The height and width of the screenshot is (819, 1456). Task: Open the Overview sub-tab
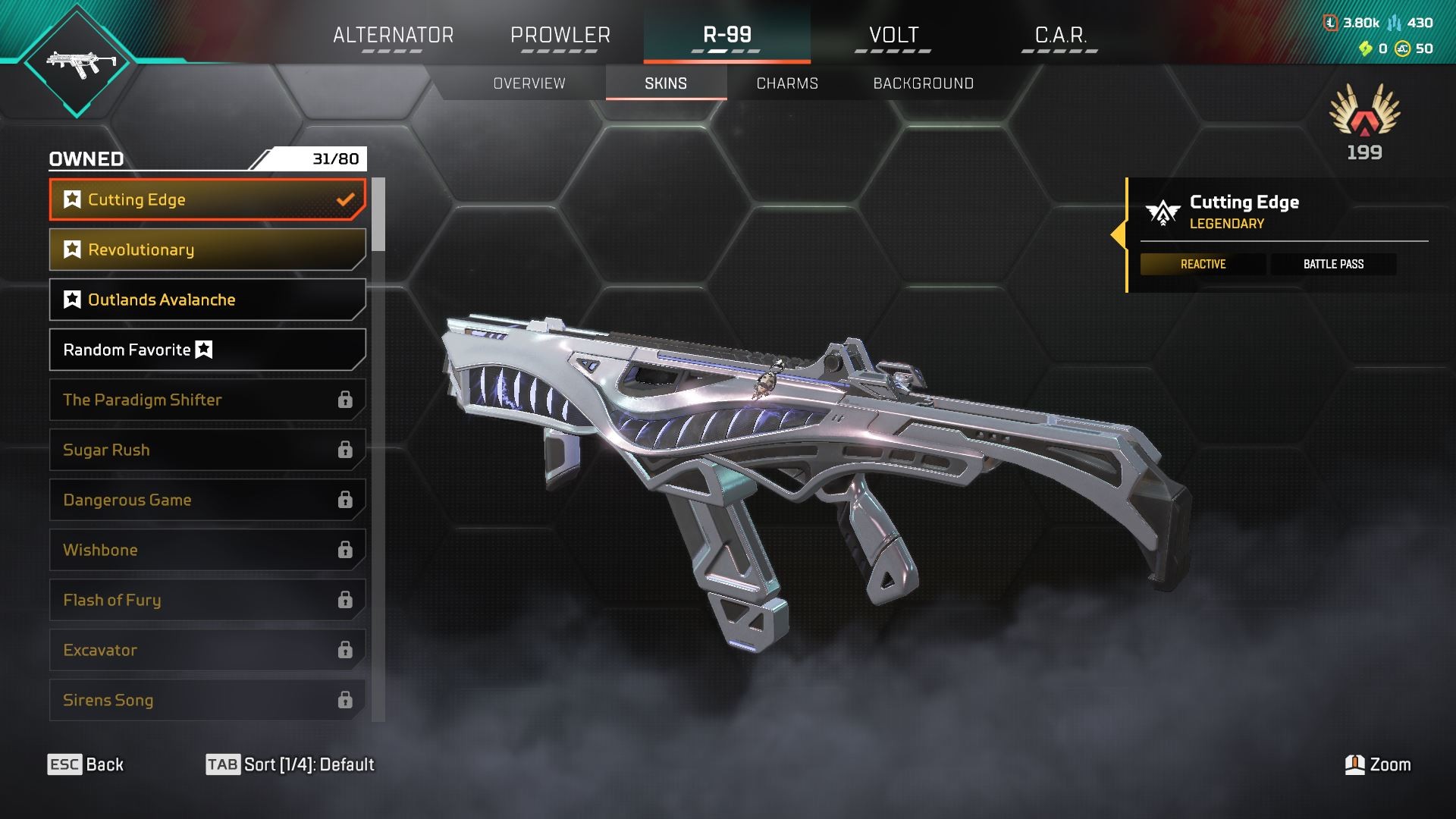(x=529, y=83)
